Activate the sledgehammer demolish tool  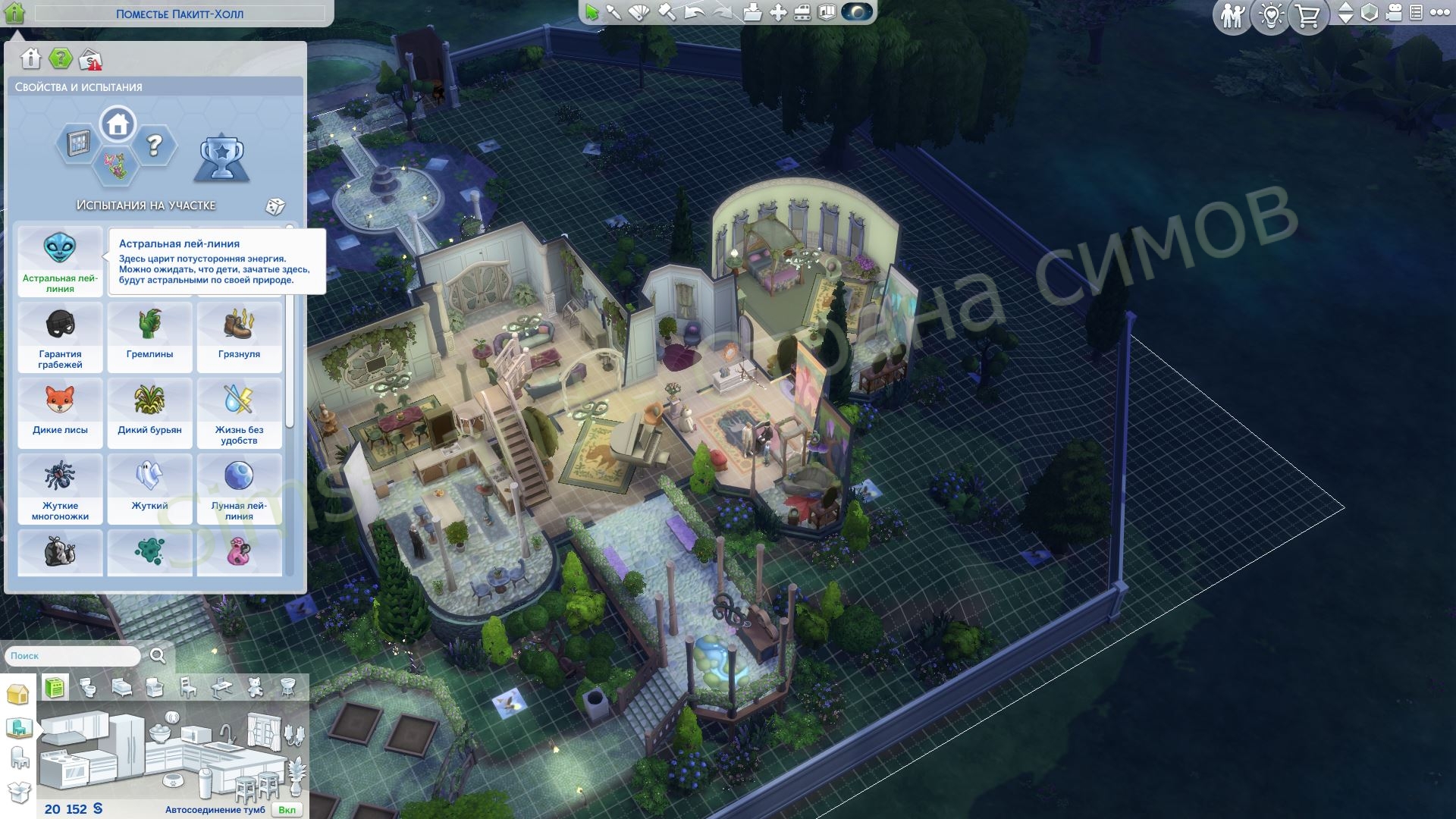(x=666, y=12)
